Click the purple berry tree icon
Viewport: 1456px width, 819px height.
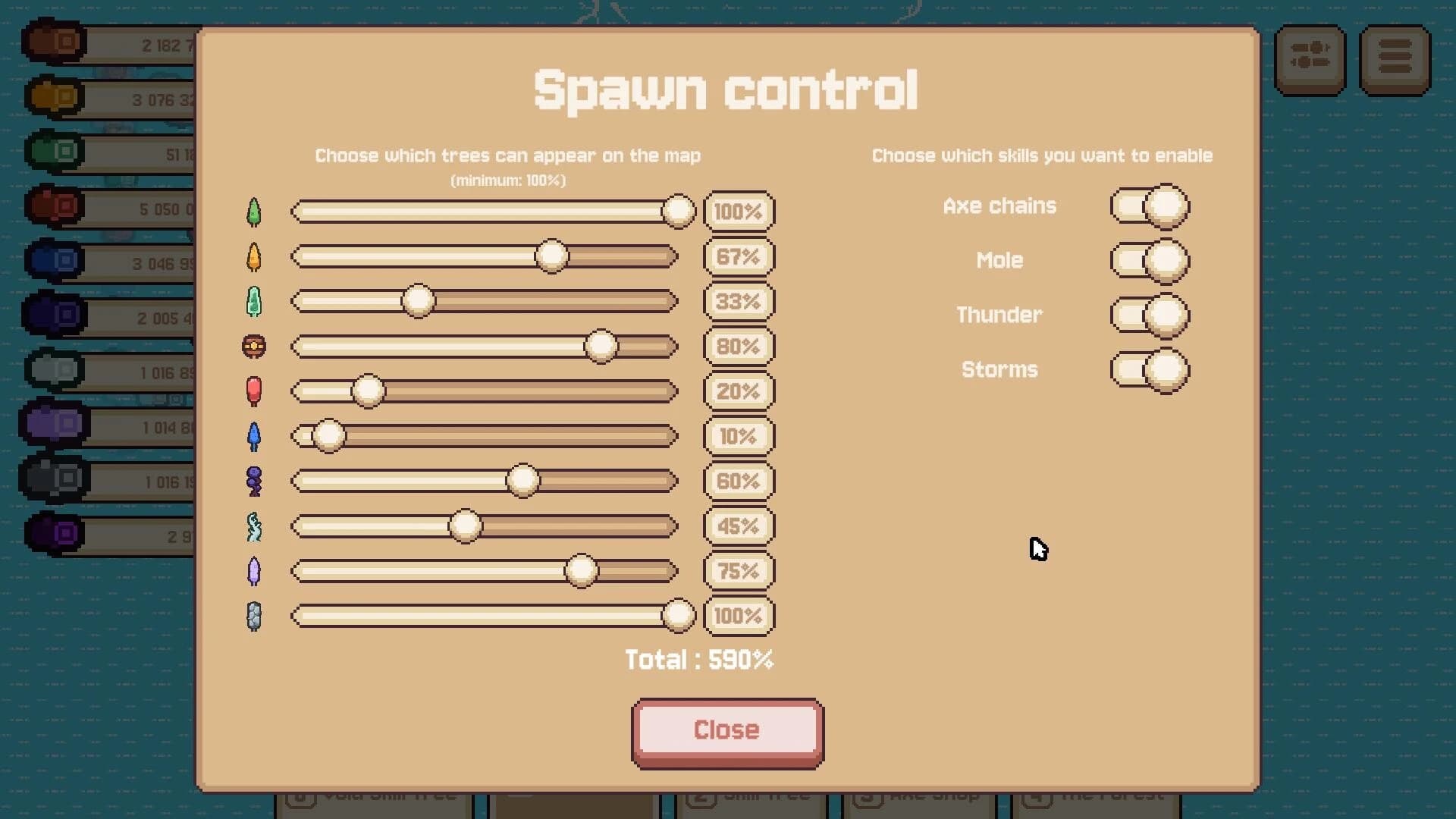(x=254, y=481)
